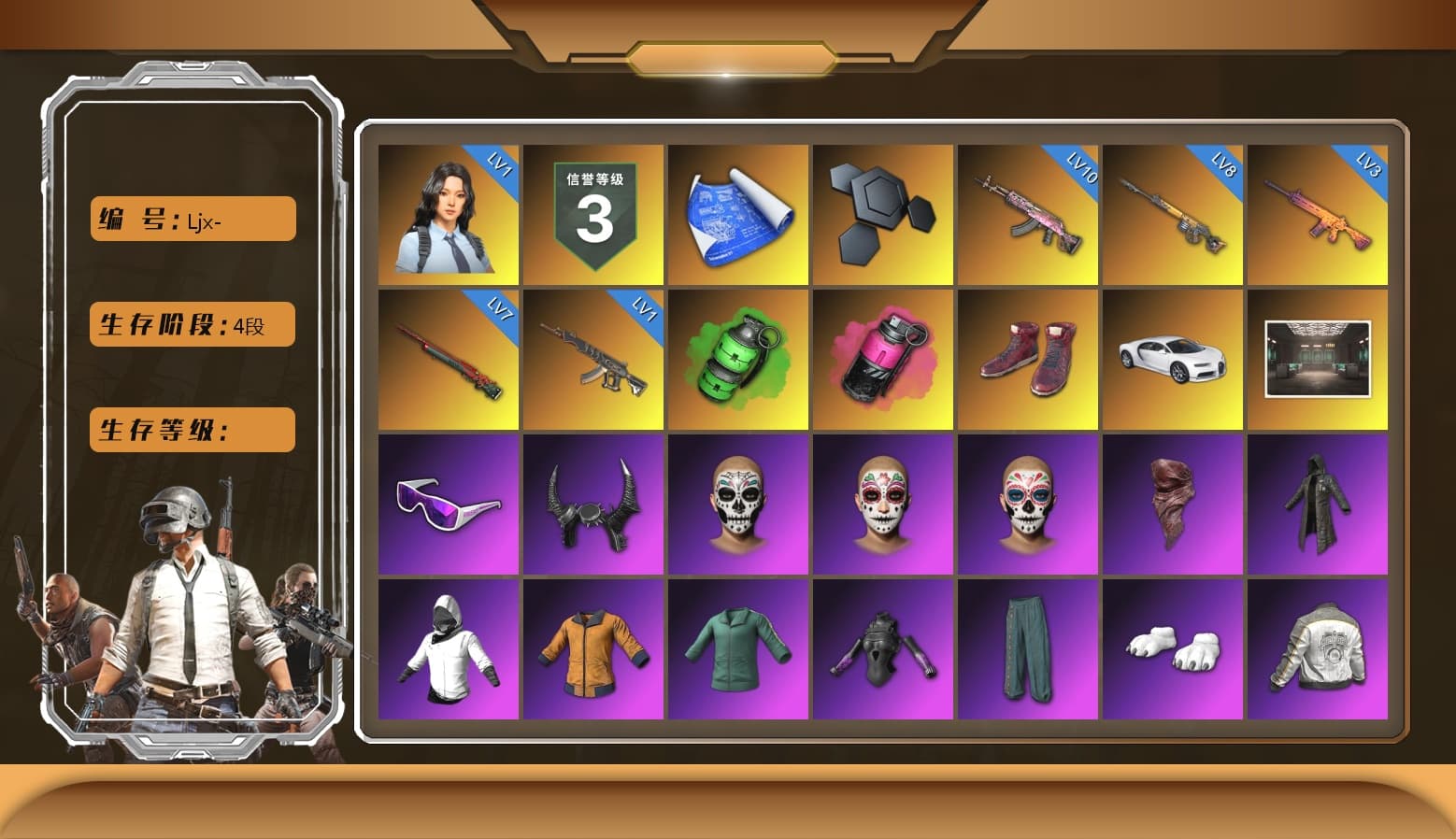Select the white paw gloves cosmetic

coord(1173,647)
